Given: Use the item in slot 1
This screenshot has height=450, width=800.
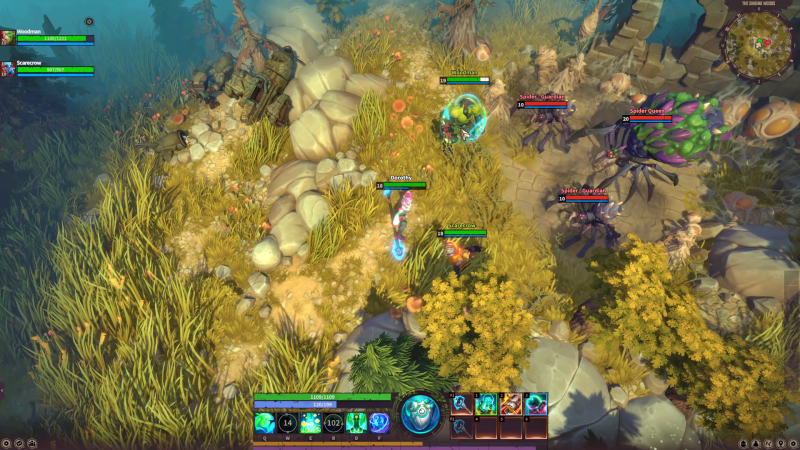Looking at the screenshot, I should [x=486, y=404].
